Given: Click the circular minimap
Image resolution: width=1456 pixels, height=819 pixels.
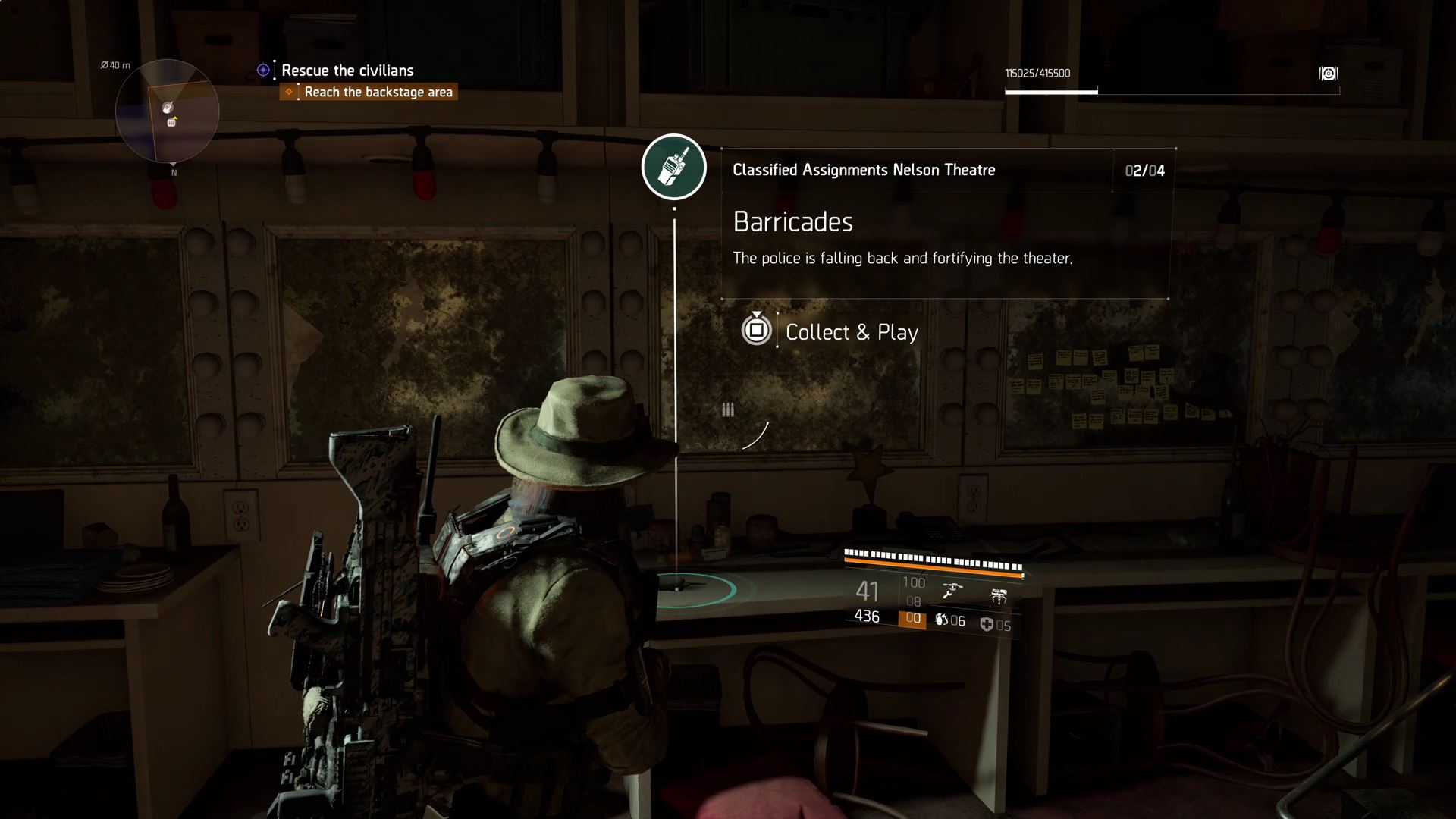Looking at the screenshot, I should click(168, 111).
